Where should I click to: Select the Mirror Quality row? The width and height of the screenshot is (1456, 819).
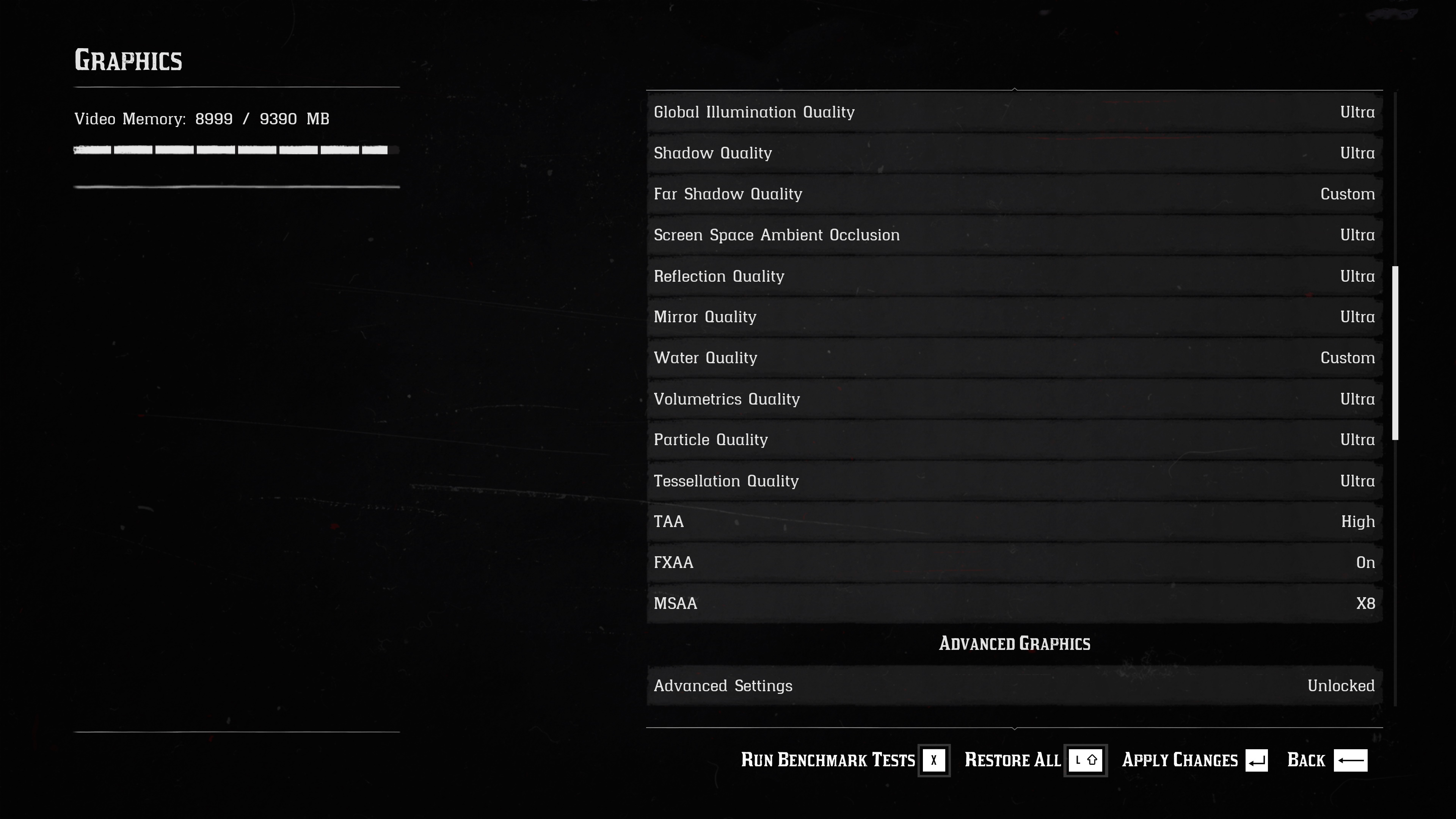[x=1014, y=317]
